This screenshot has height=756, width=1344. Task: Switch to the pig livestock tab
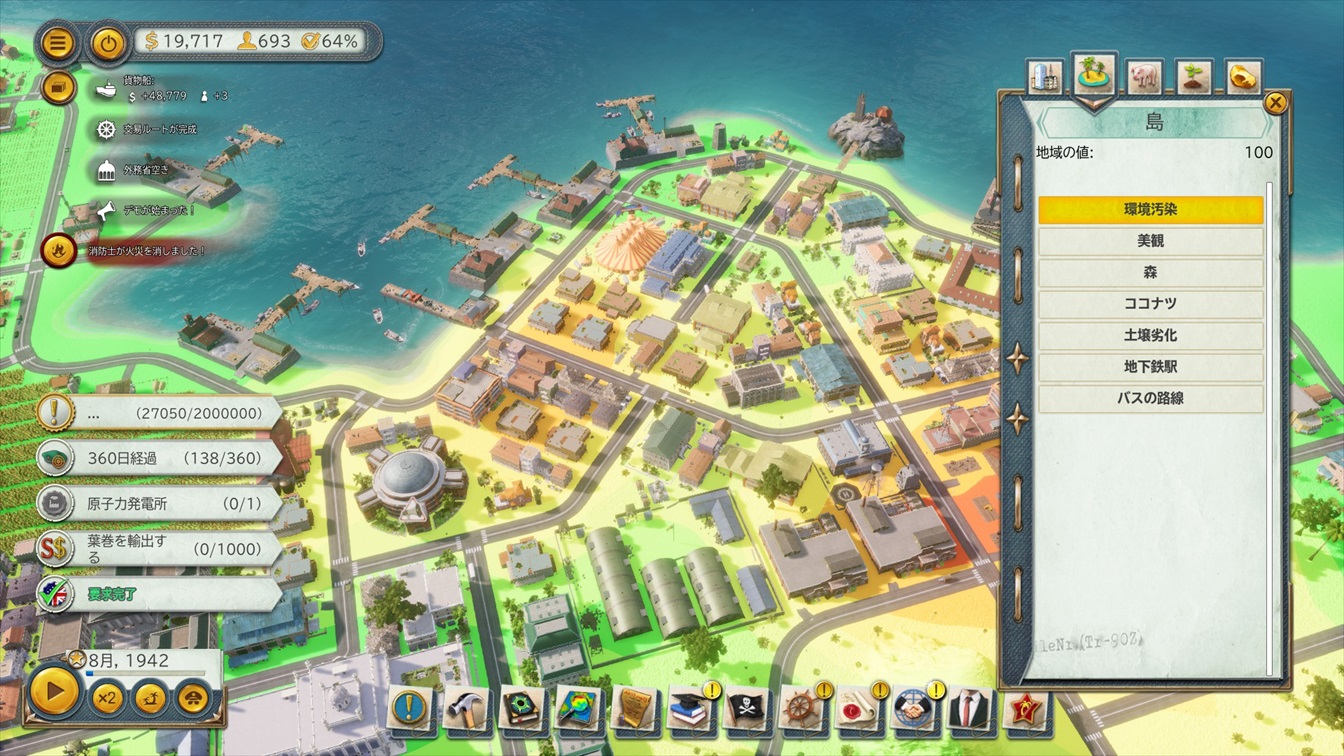(x=1143, y=76)
